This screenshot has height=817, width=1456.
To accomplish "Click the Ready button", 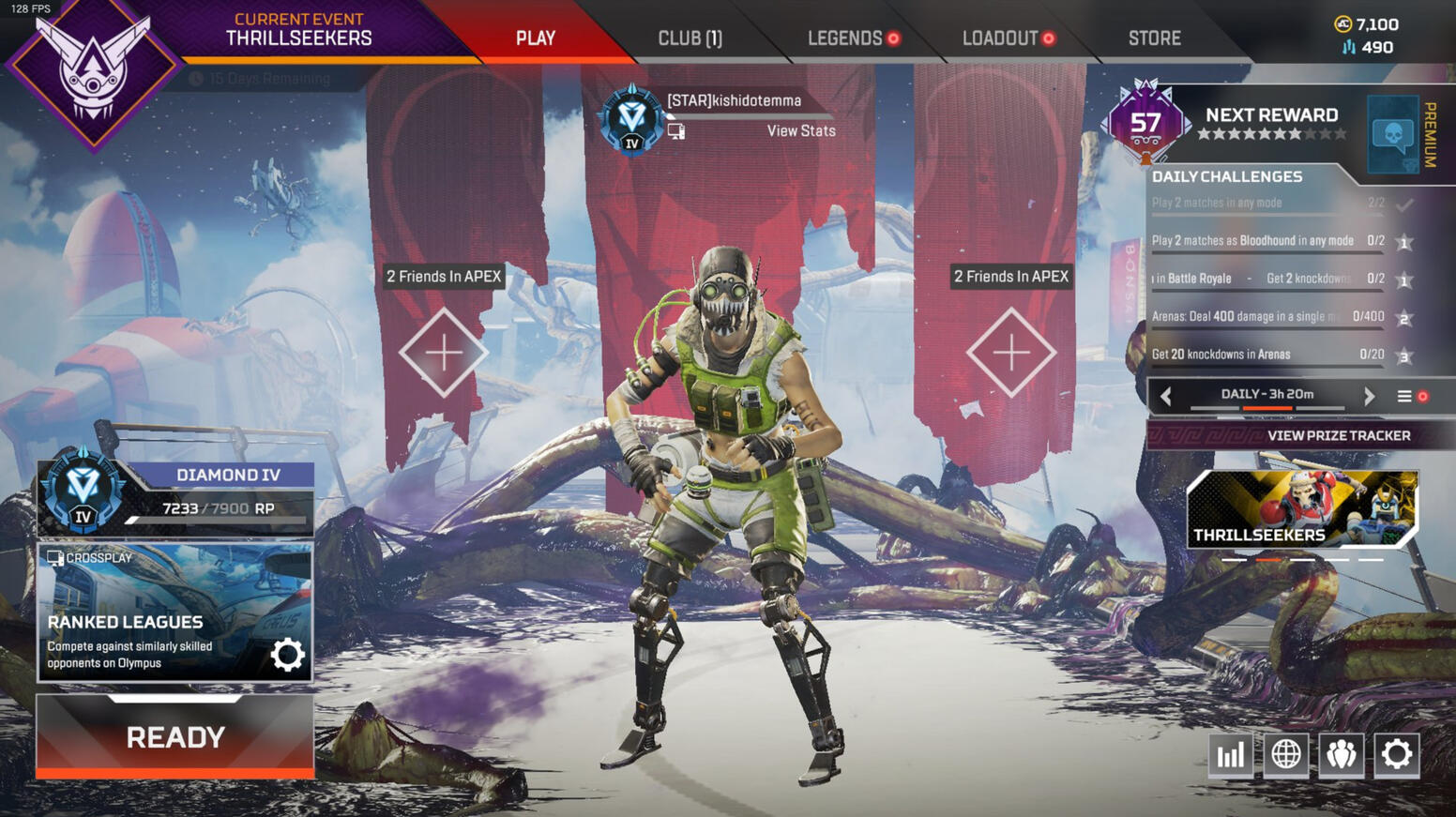I will [175, 737].
